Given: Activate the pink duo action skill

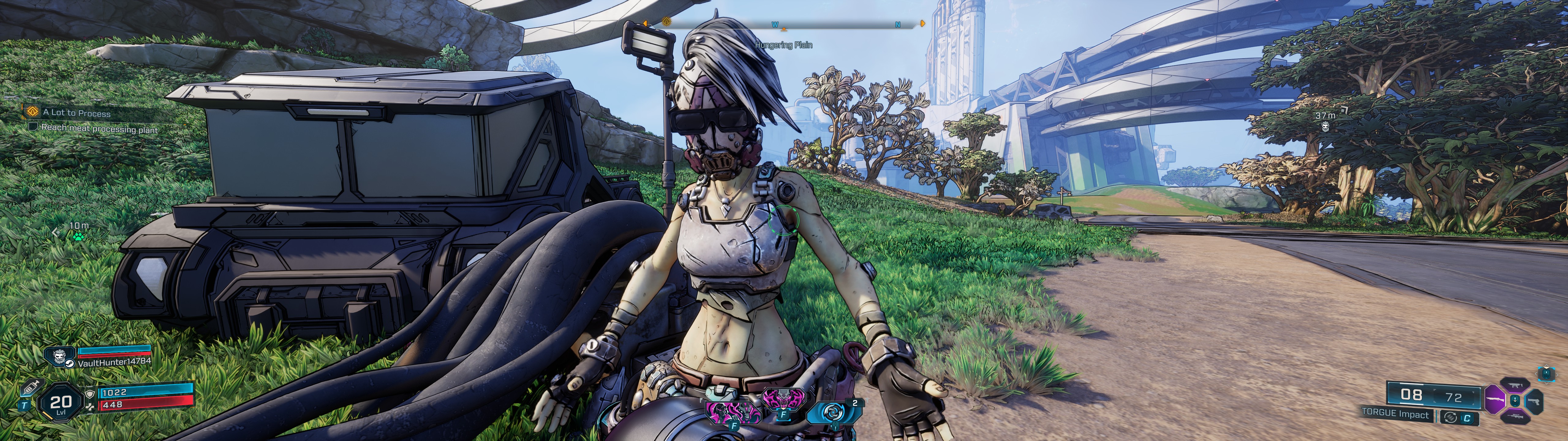Looking at the screenshot, I should (733, 412).
